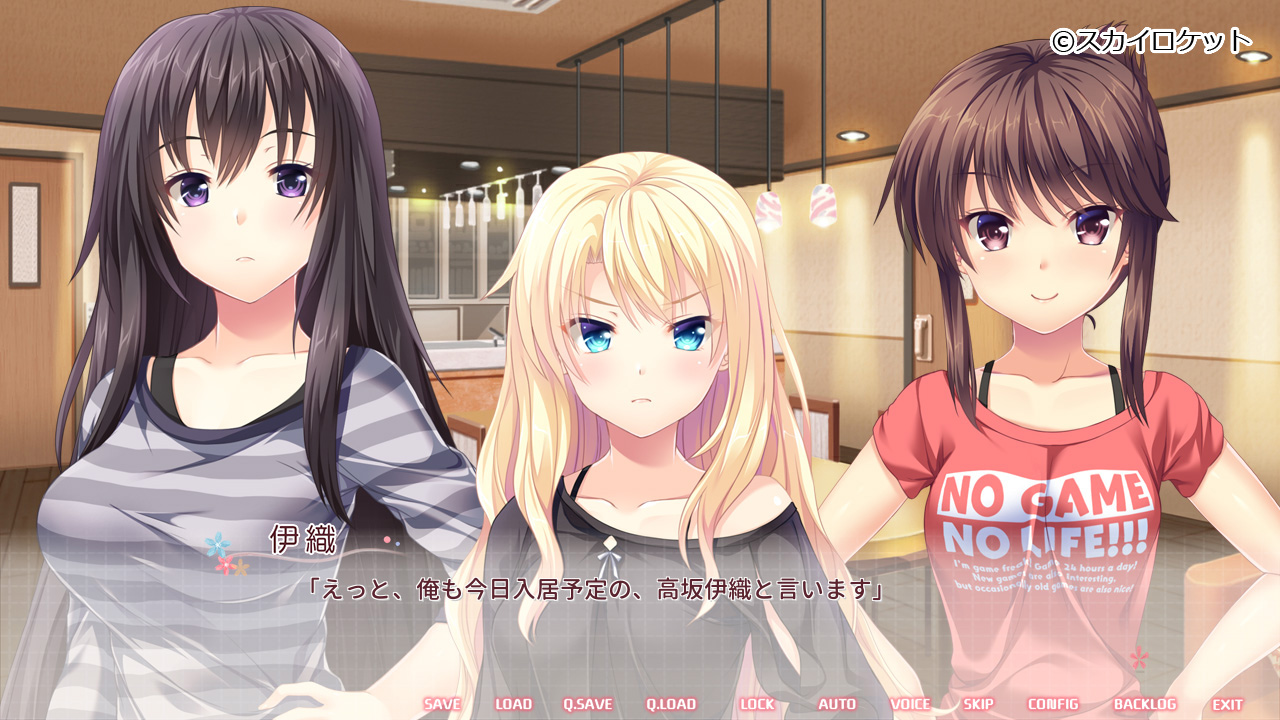
Task: Enable AUTO text advance
Action: pyautogui.click(x=837, y=704)
